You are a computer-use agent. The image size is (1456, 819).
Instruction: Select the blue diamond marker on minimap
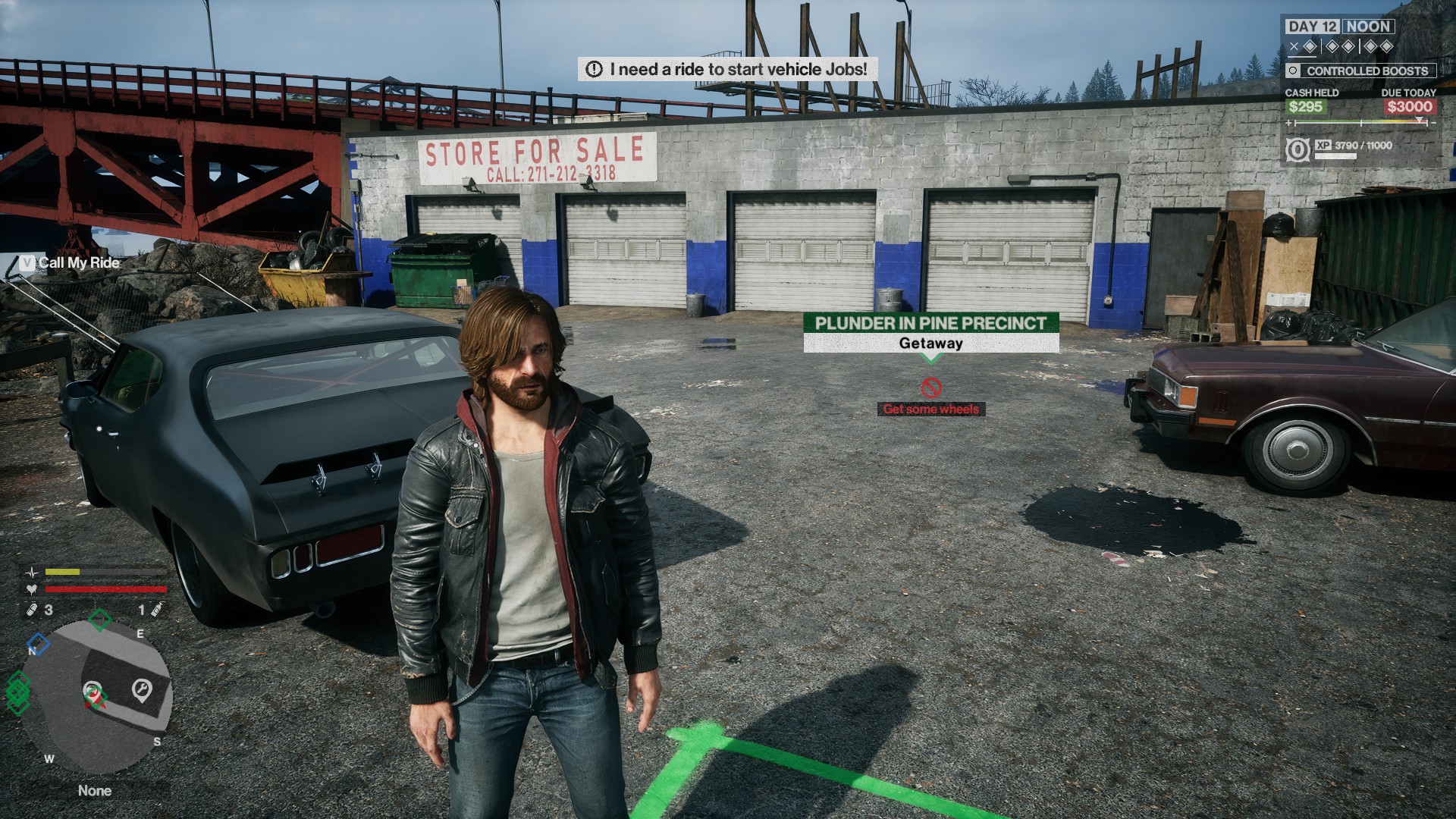(x=38, y=644)
